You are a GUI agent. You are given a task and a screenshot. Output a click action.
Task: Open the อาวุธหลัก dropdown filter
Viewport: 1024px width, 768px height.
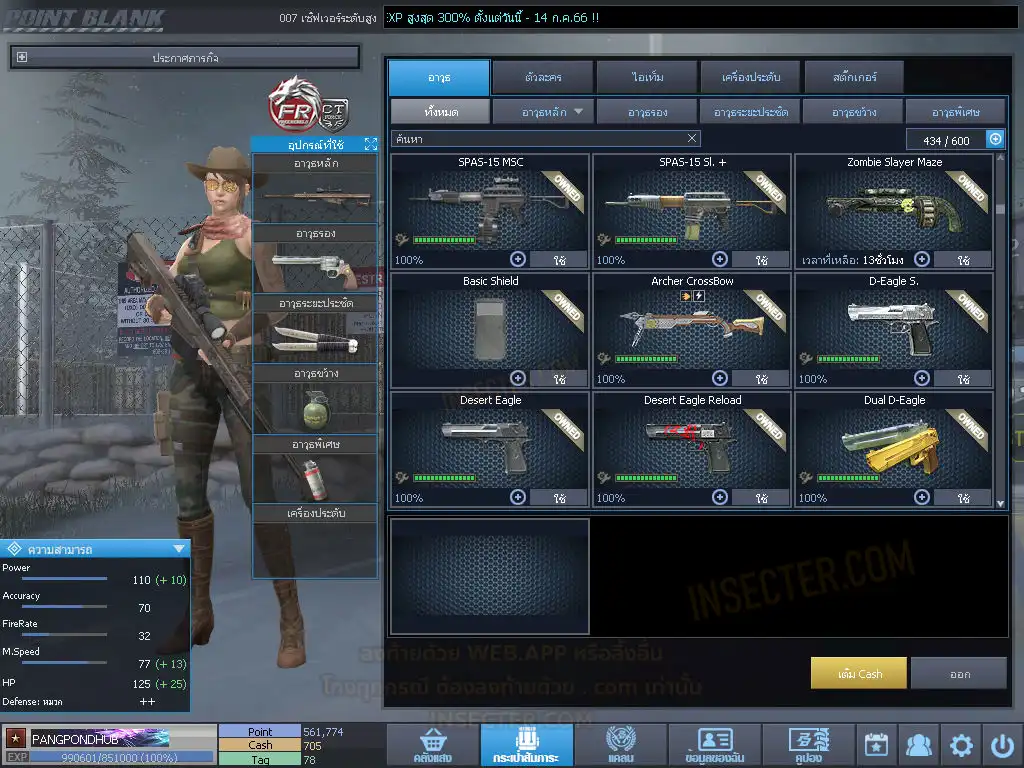tap(544, 112)
